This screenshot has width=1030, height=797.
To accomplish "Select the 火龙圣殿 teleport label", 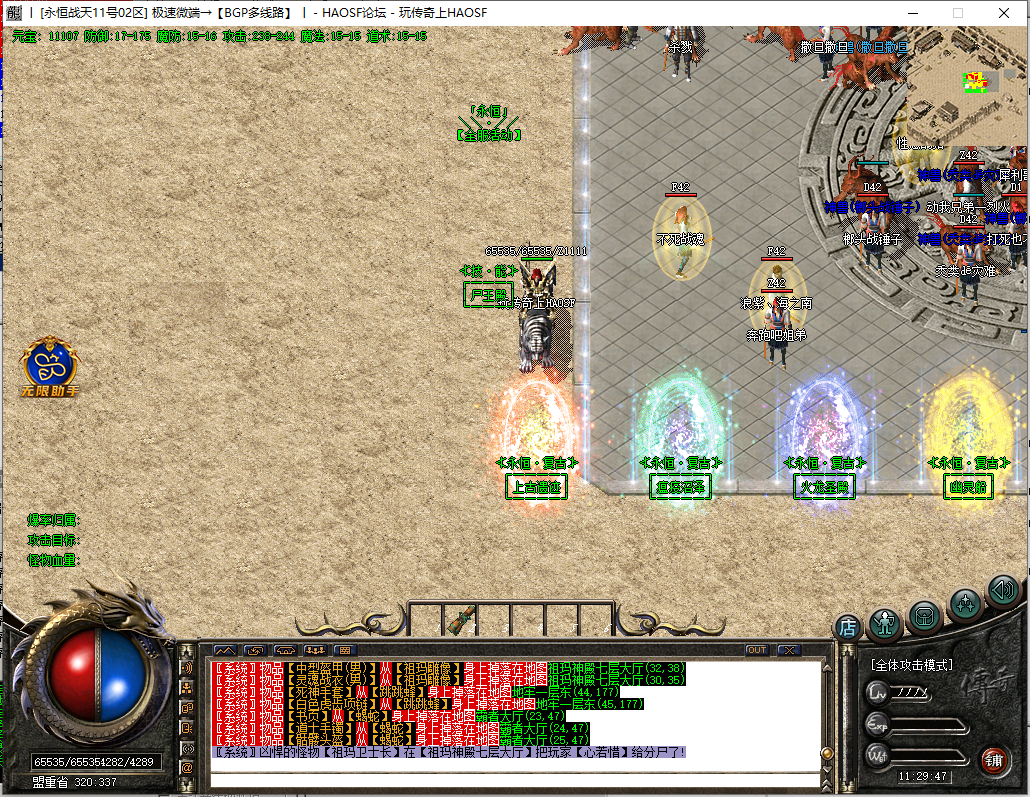I will point(822,487).
